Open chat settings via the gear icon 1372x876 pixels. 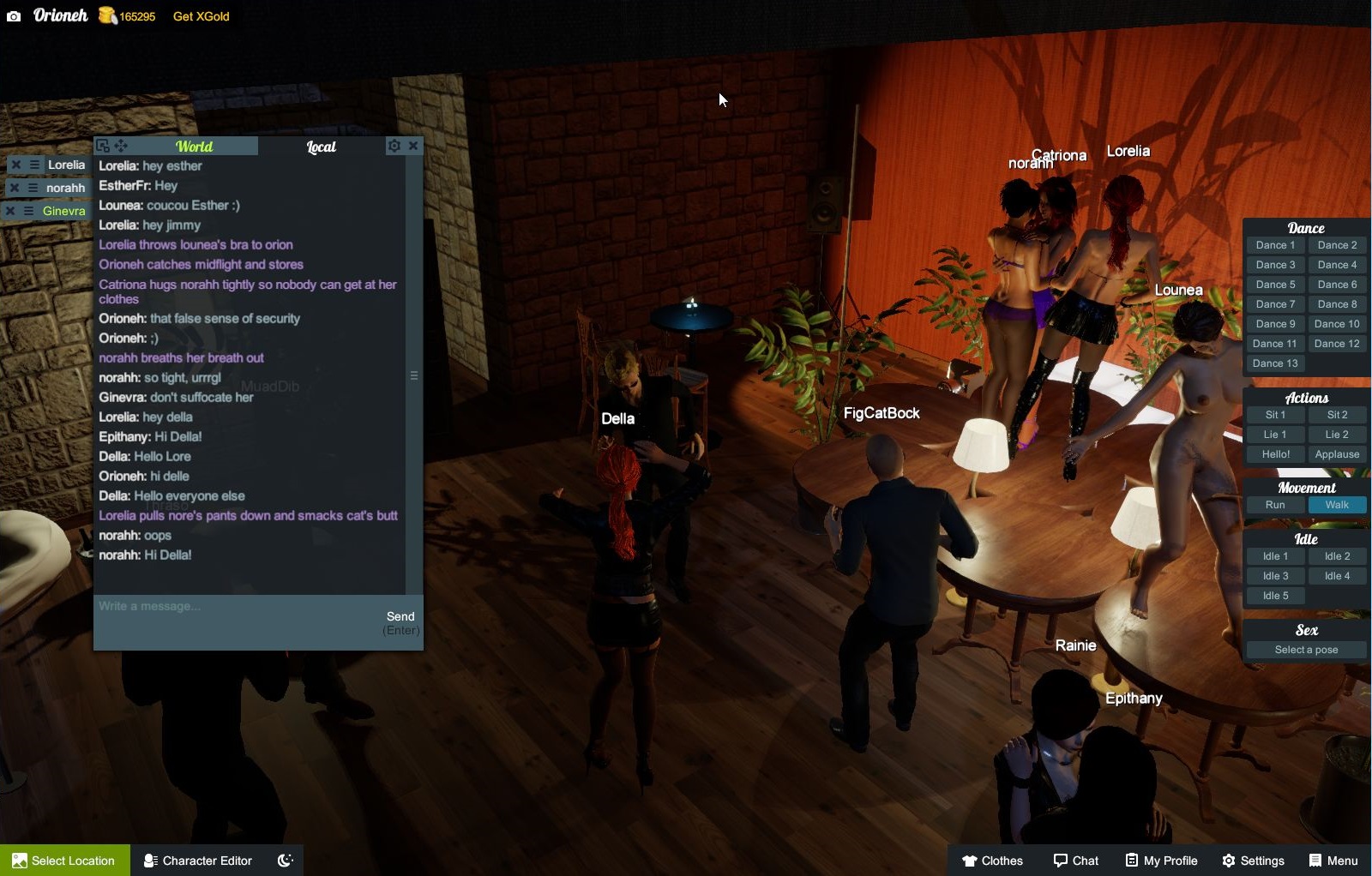(394, 146)
